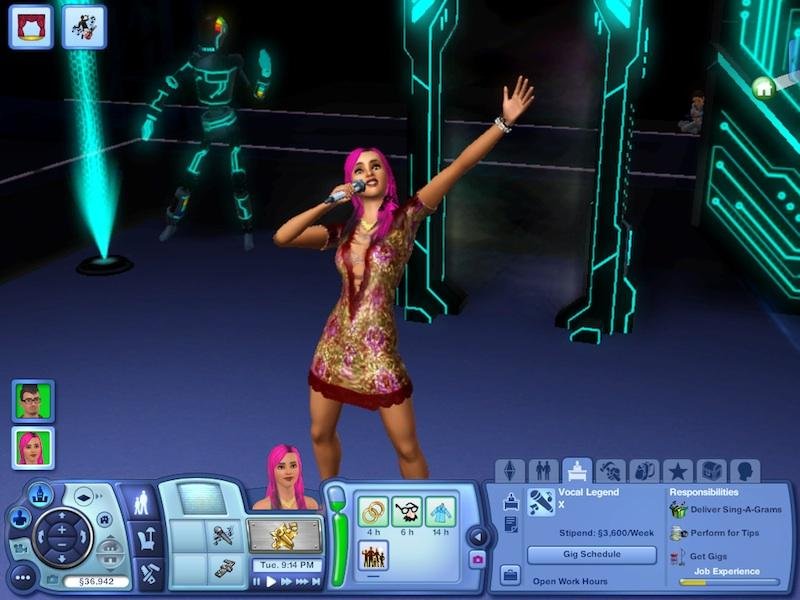Open the performers icon at top
The image size is (800, 600).
point(84,26)
